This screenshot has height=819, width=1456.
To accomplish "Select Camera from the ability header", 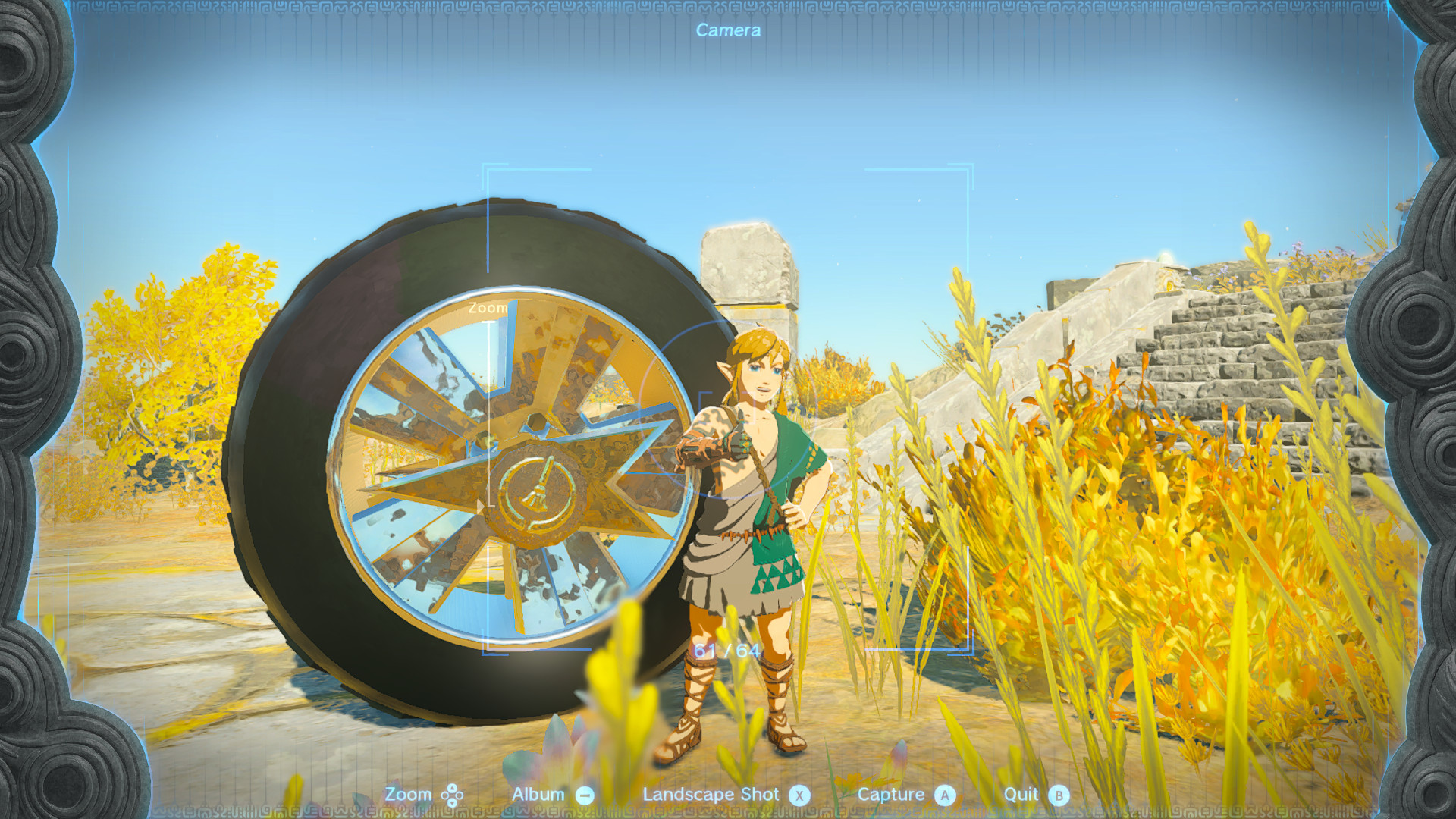I will click(726, 31).
